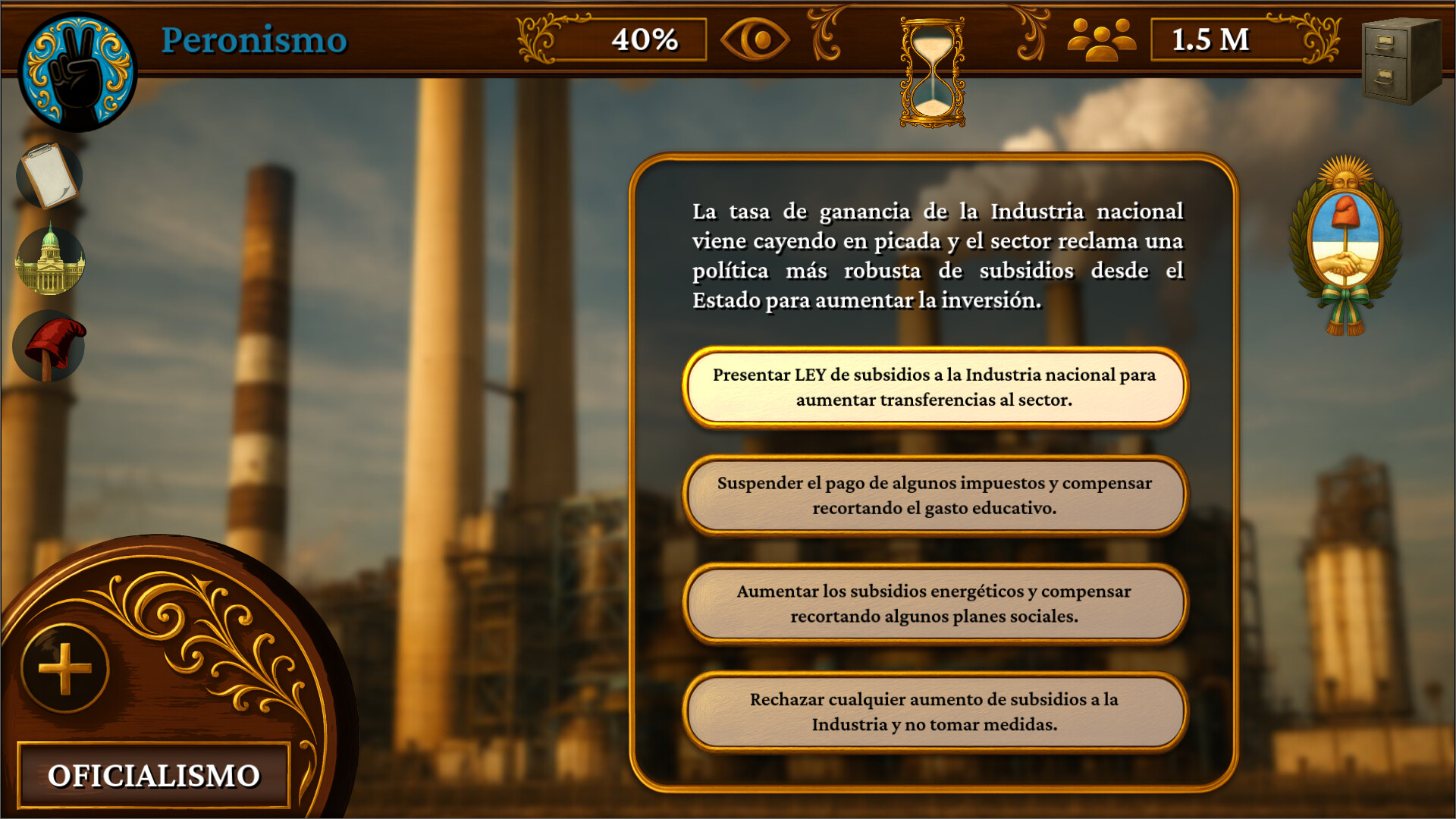Choose 'Rechazar cualquier aumento de subsidios'
Viewport: 1456px width, 819px height.
(934, 711)
